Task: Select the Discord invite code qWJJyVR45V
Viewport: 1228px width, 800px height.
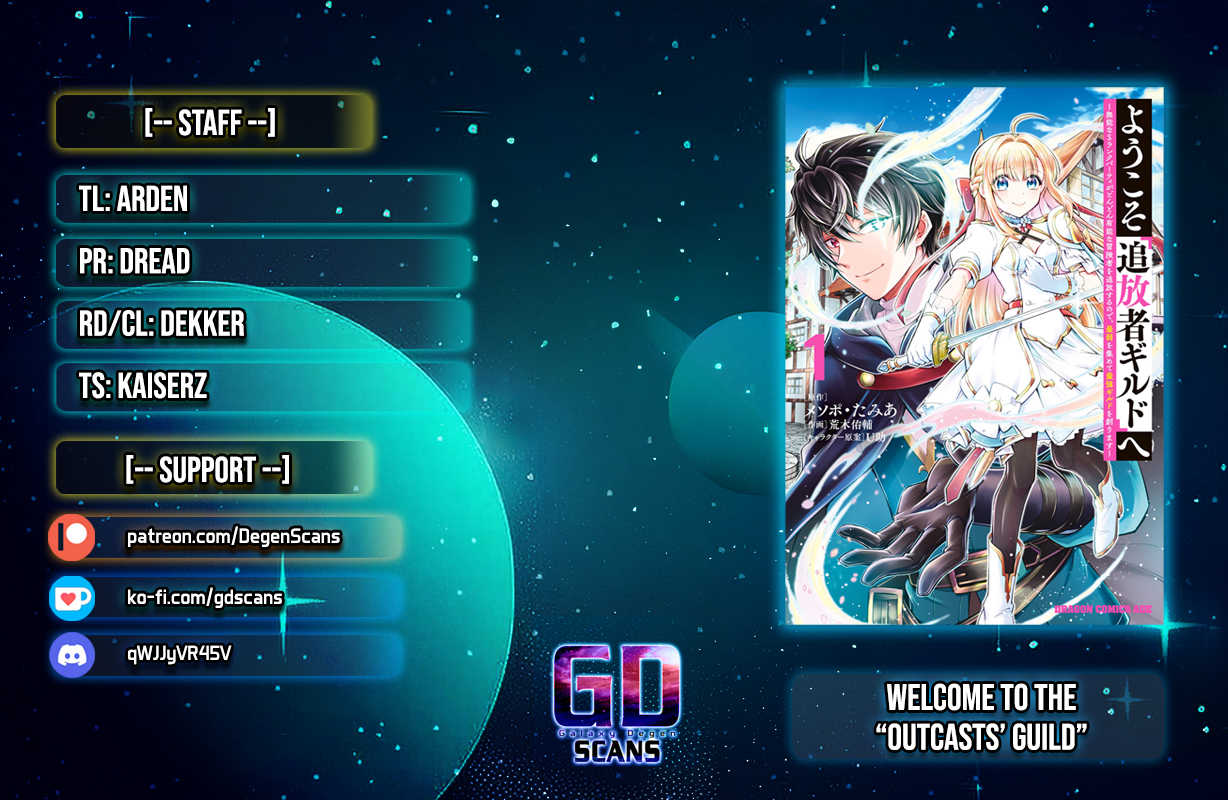Action: (180, 655)
